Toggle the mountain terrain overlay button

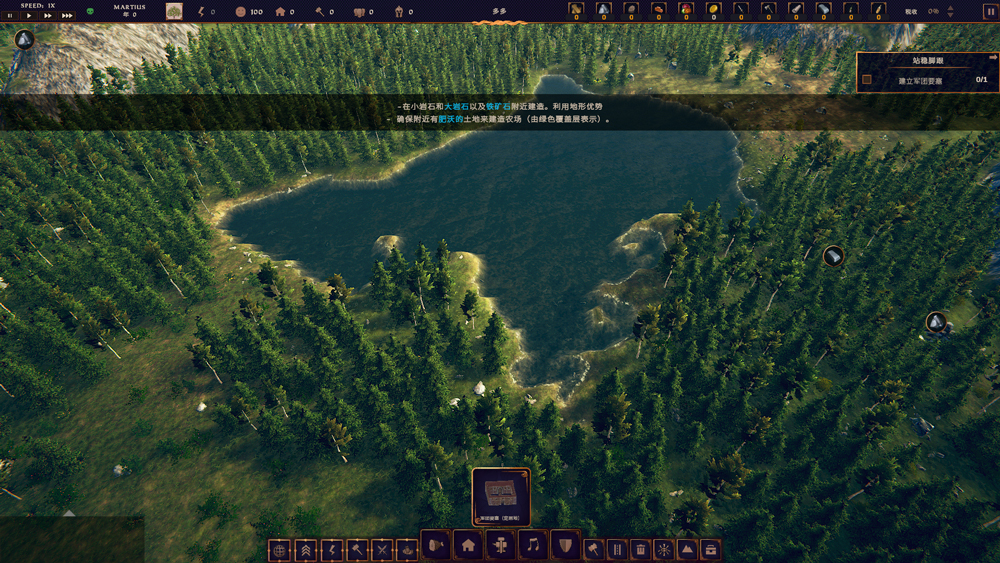(688, 550)
